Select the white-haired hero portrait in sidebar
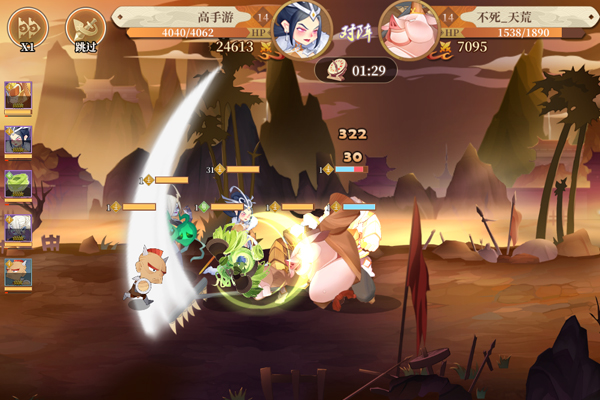The image size is (600, 400). coord(18,228)
